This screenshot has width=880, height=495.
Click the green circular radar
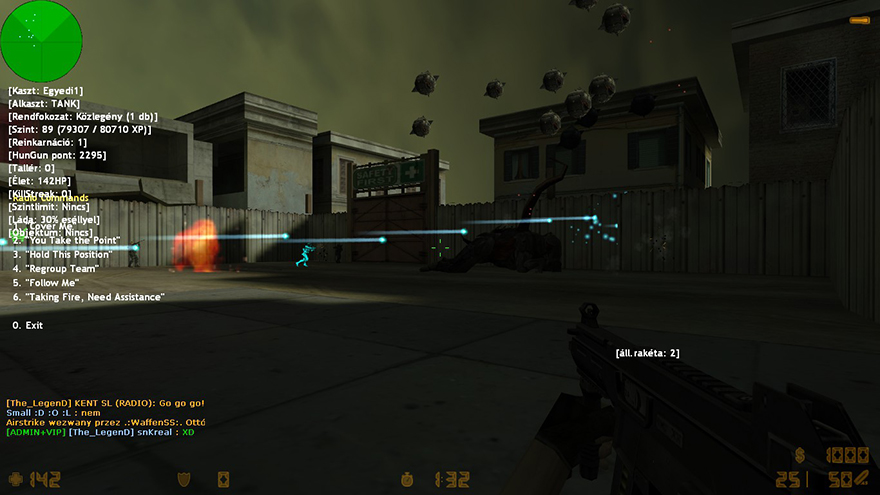click(x=41, y=41)
